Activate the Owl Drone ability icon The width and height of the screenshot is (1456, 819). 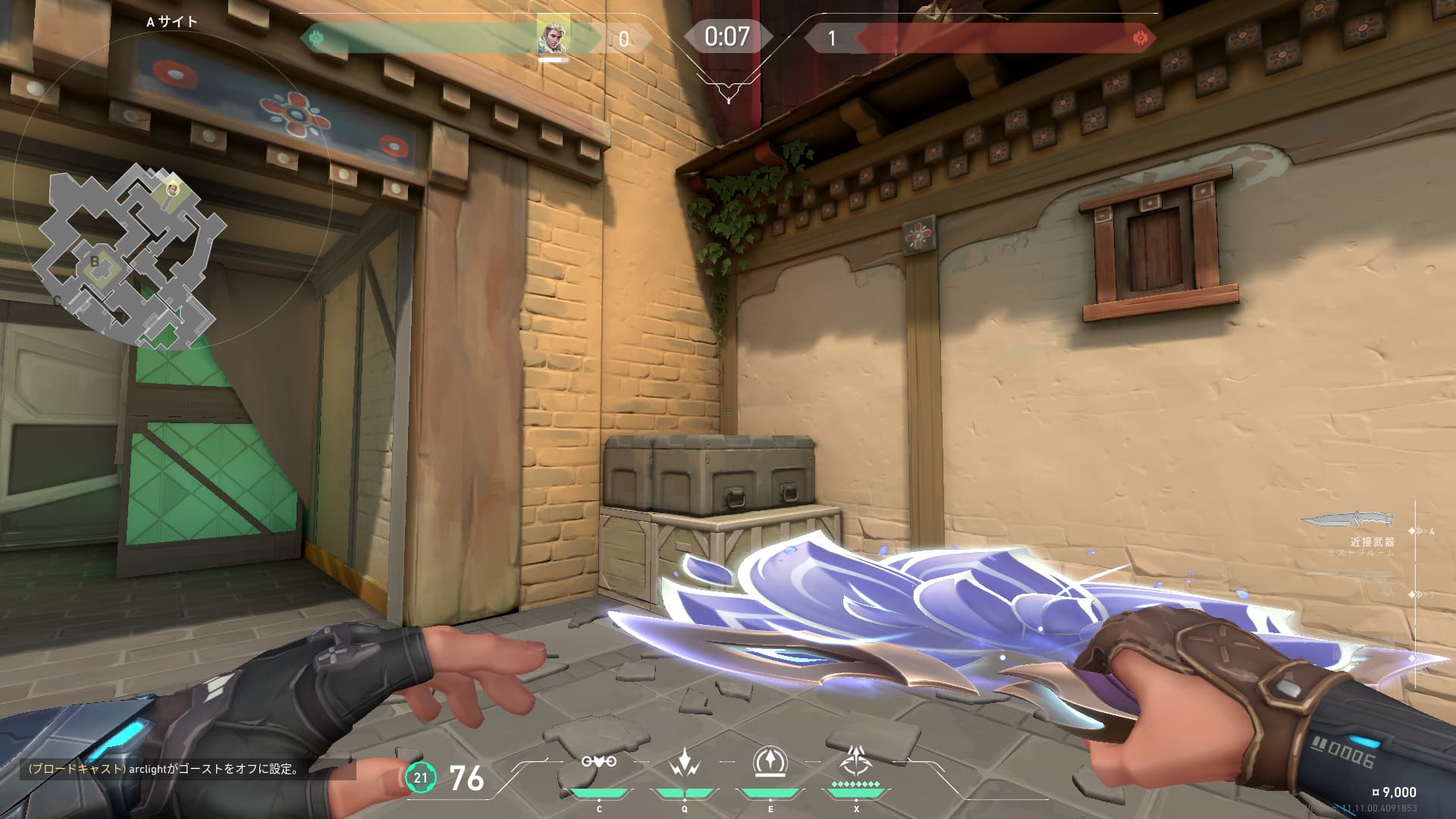pos(598,761)
